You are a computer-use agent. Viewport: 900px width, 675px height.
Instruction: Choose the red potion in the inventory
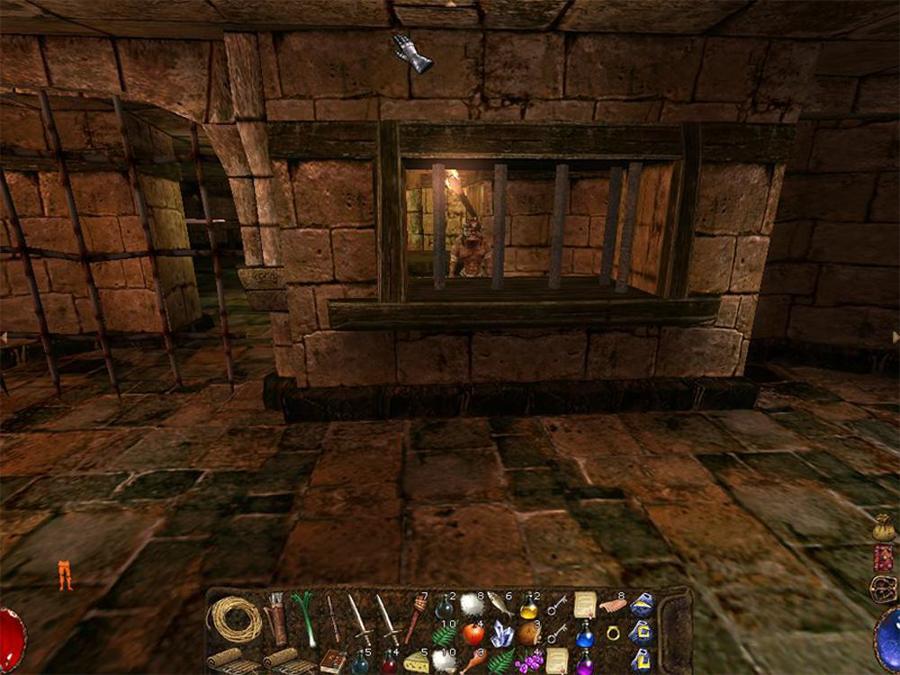[388, 661]
